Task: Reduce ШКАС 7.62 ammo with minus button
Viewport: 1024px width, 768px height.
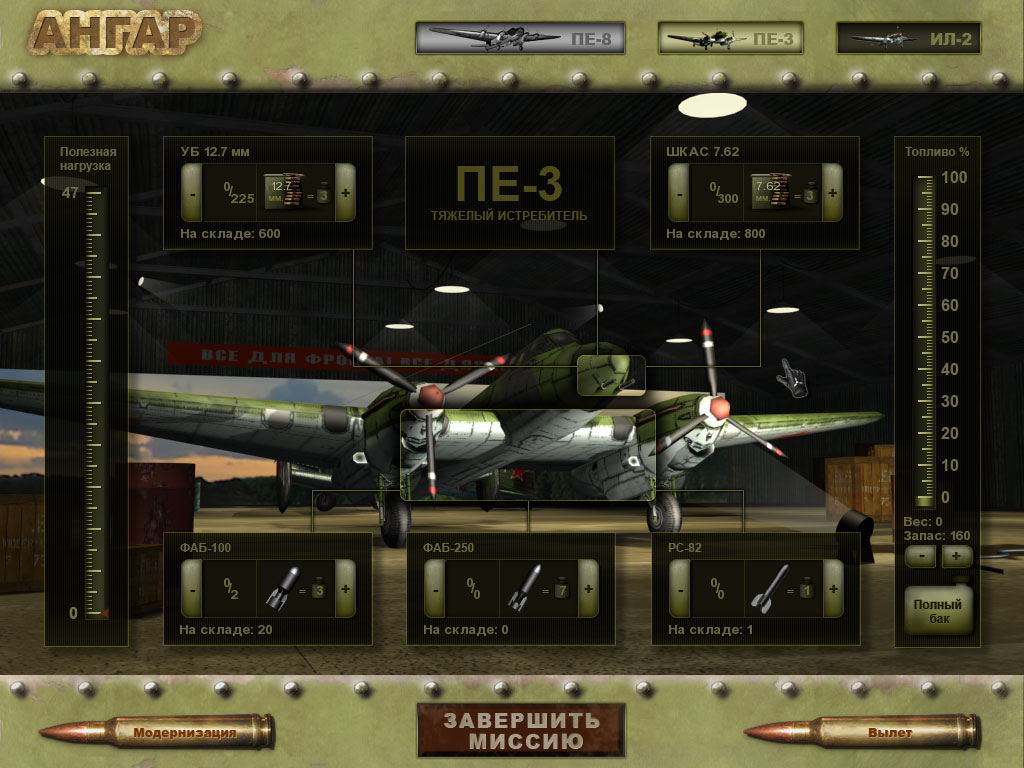Action: coord(678,192)
